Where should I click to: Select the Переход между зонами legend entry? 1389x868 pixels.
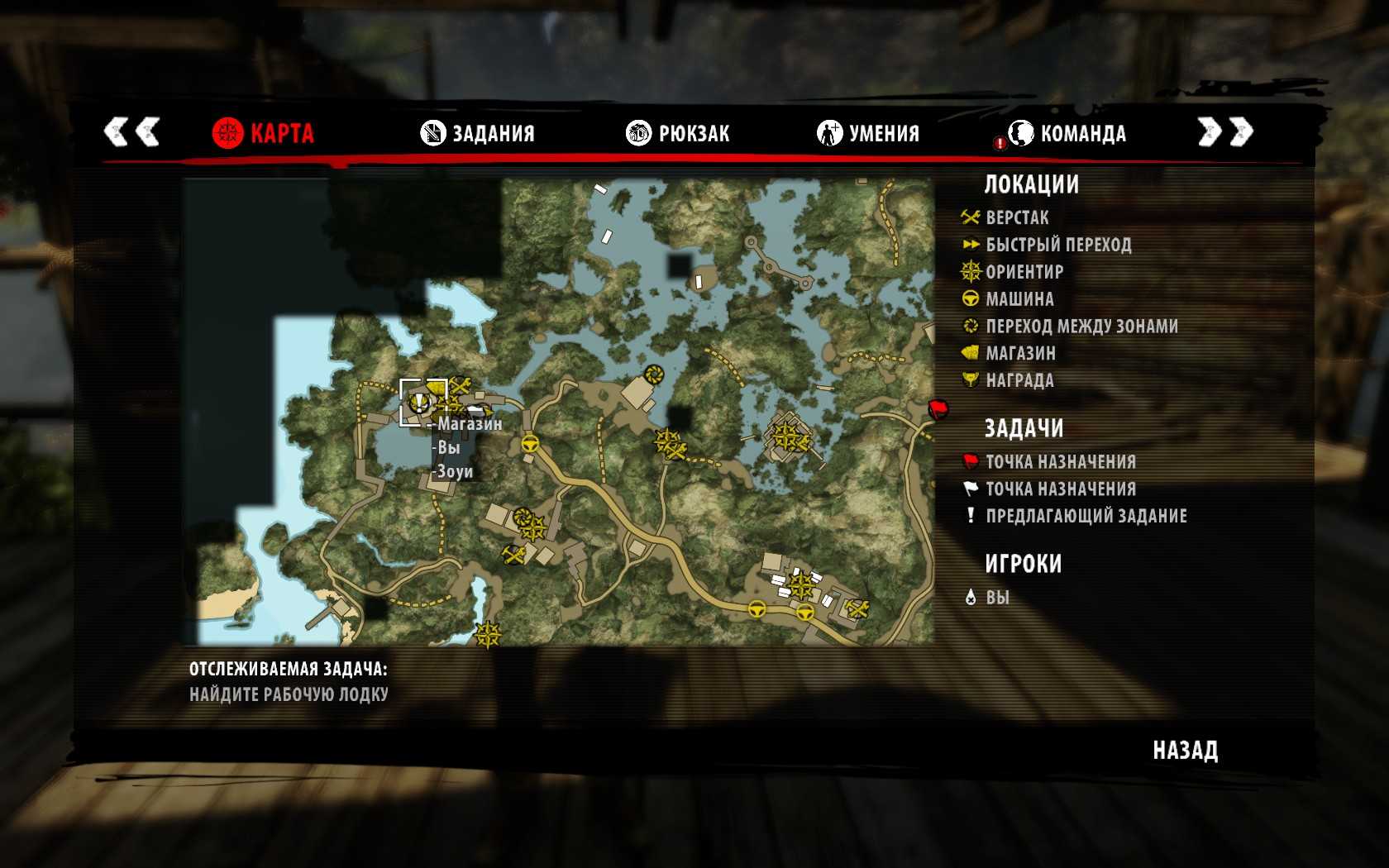click(x=1081, y=327)
